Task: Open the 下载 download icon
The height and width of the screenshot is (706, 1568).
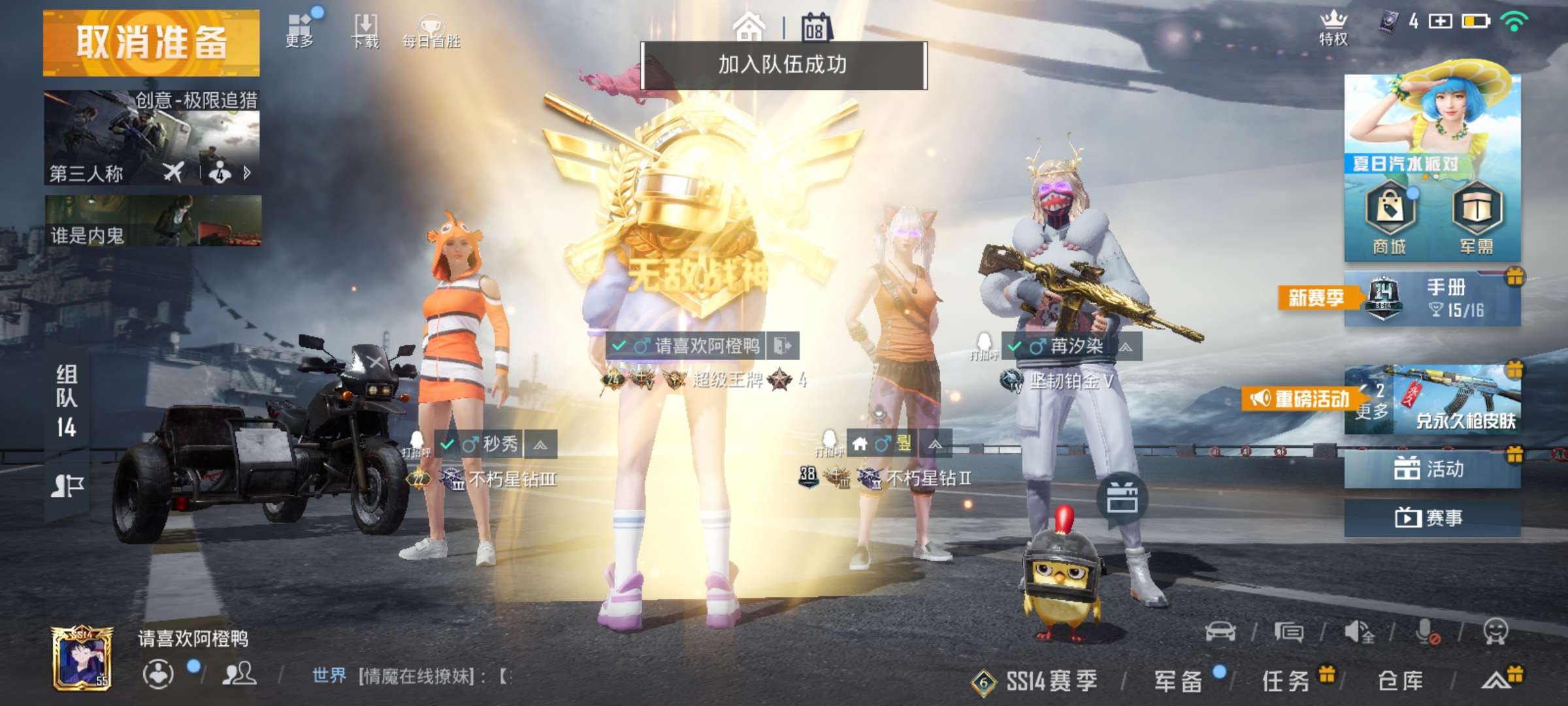Action: 367,25
